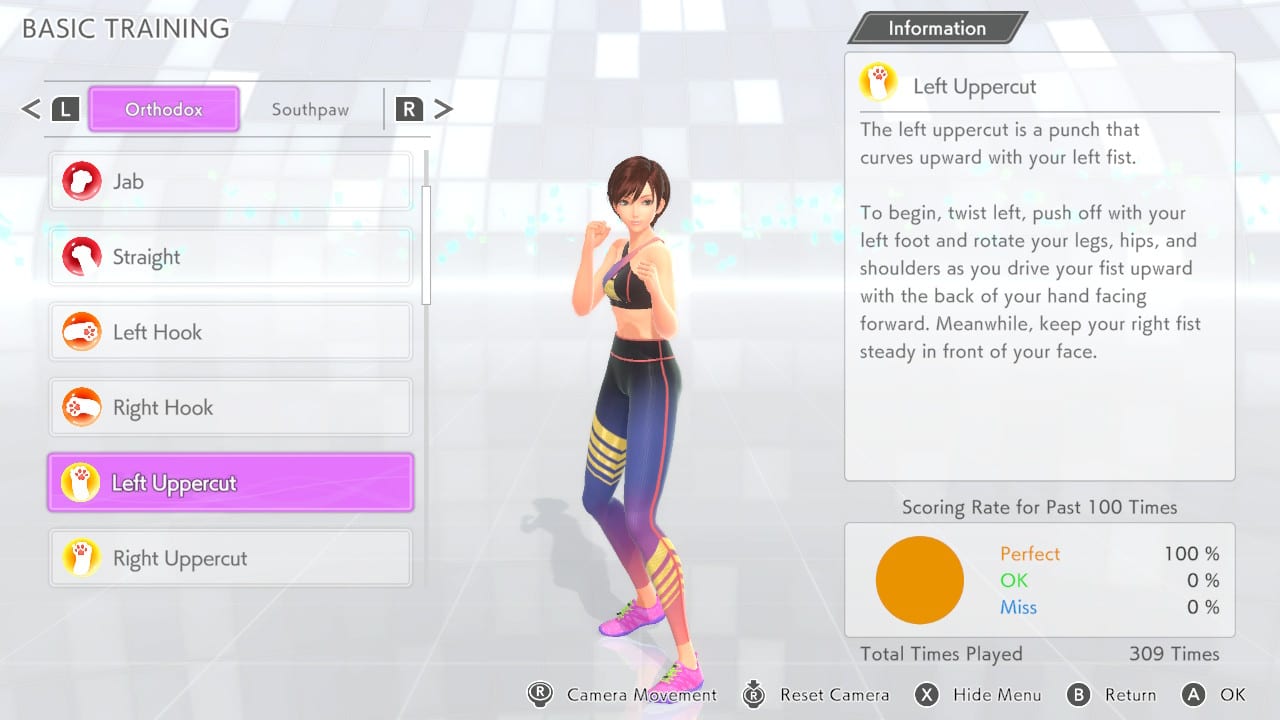
Task: Click the R shoulder button icon
Action: [x=408, y=109]
